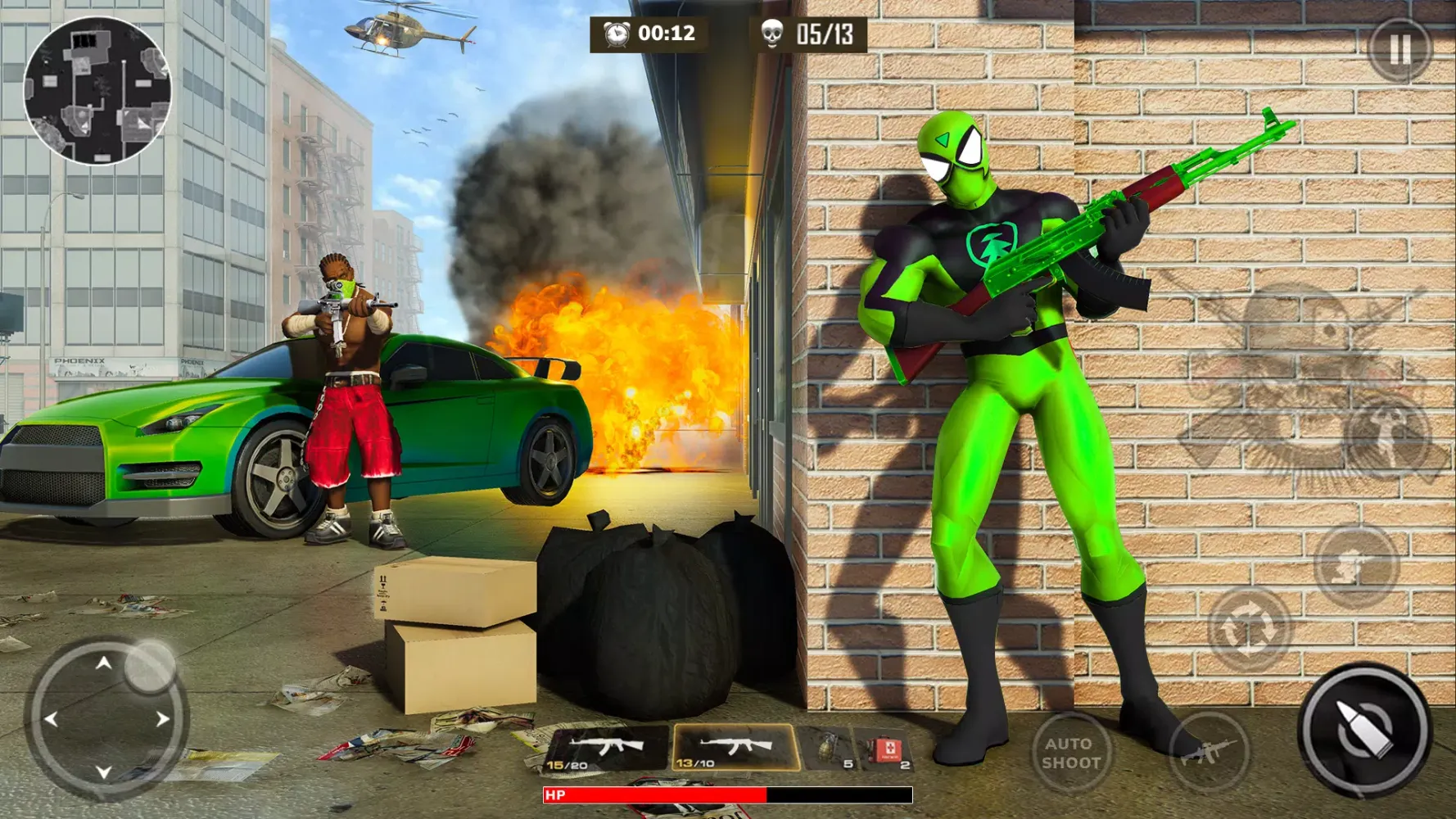Tap the Auto Shoot label text
The height and width of the screenshot is (819, 1456).
coord(1071,753)
